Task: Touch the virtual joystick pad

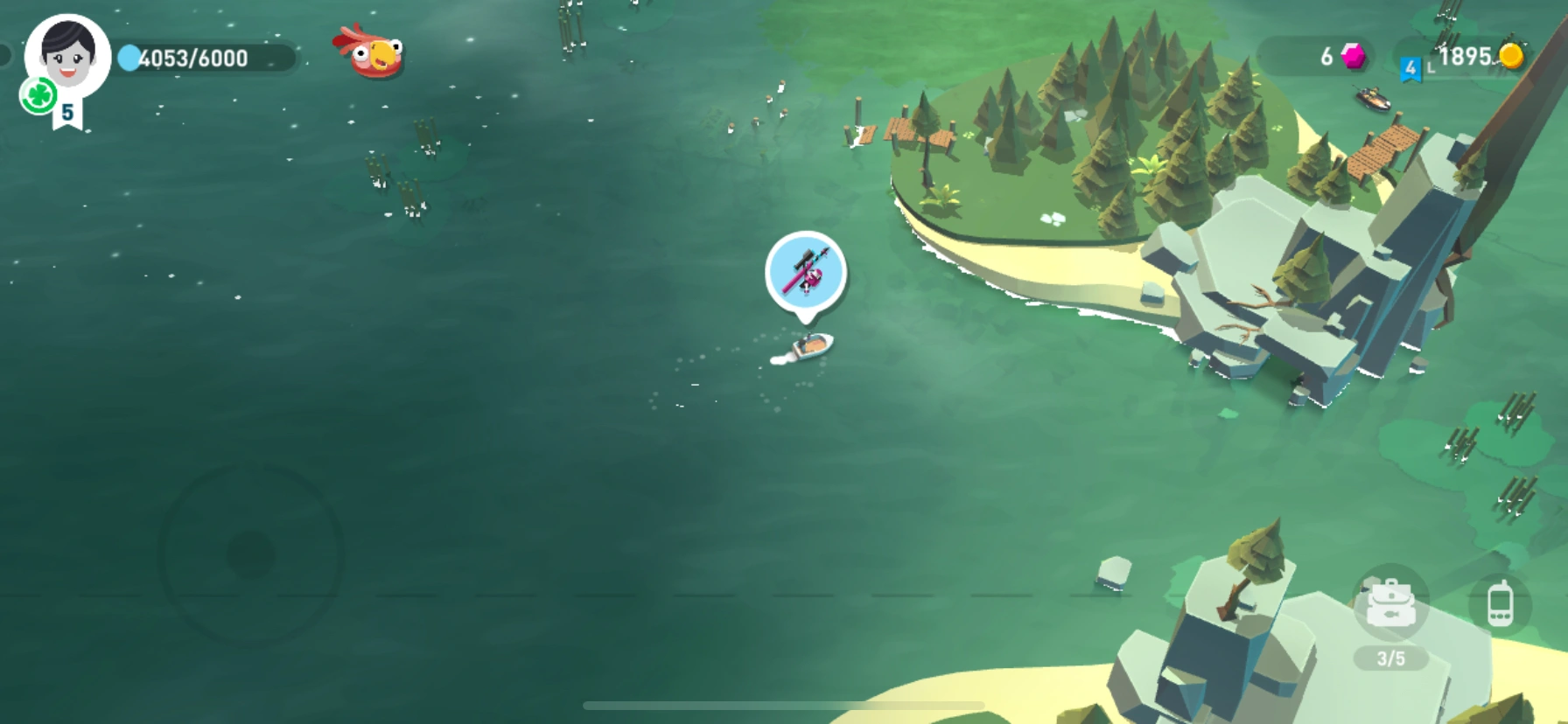Action: tap(251, 554)
